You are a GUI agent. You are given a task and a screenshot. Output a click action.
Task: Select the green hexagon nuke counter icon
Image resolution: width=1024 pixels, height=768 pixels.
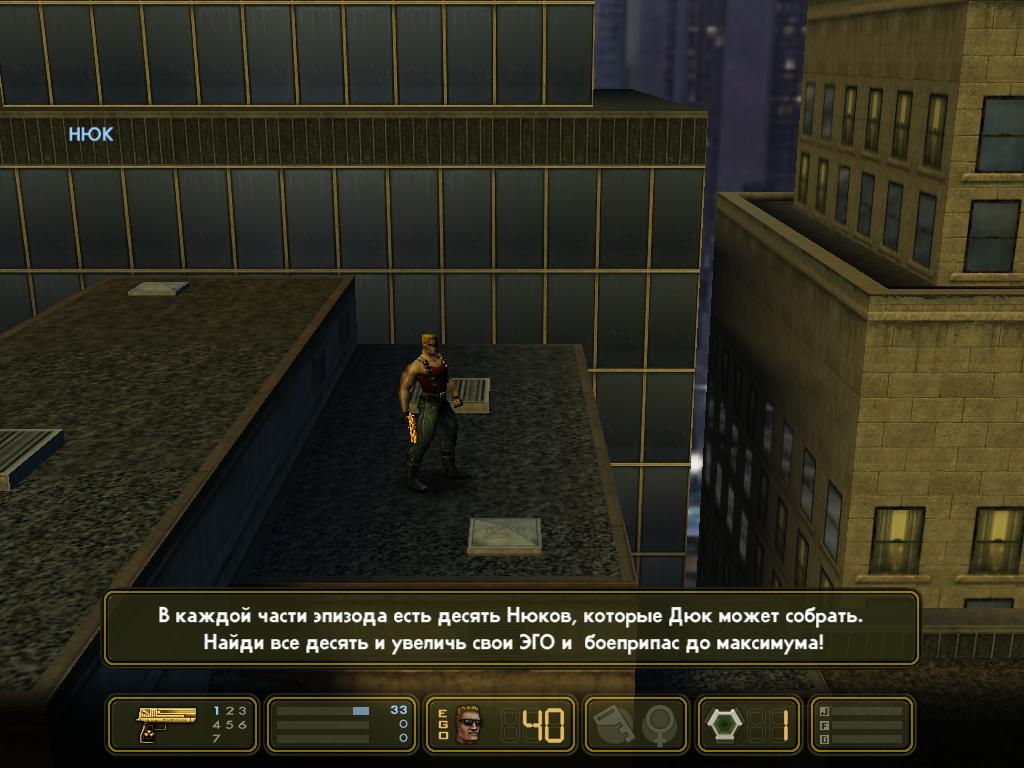pyautogui.click(x=723, y=724)
